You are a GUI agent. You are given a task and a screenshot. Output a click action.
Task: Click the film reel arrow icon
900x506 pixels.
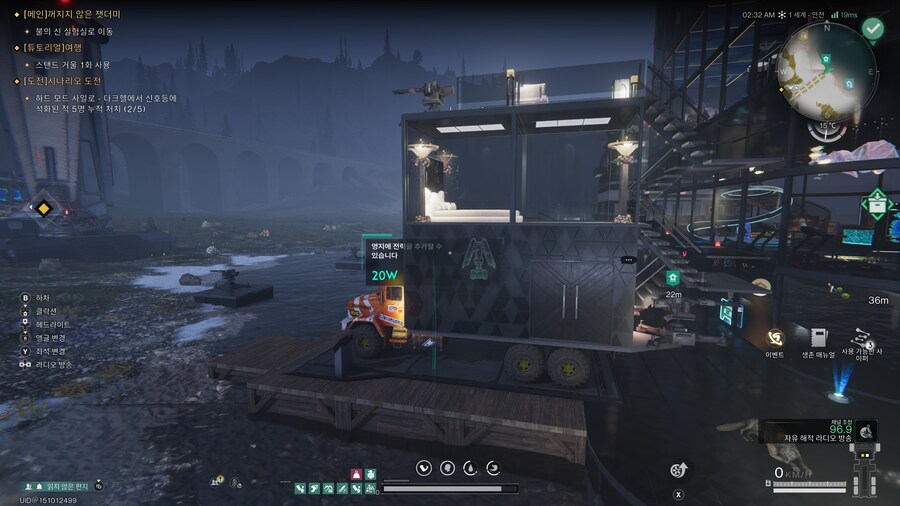pos(679,470)
